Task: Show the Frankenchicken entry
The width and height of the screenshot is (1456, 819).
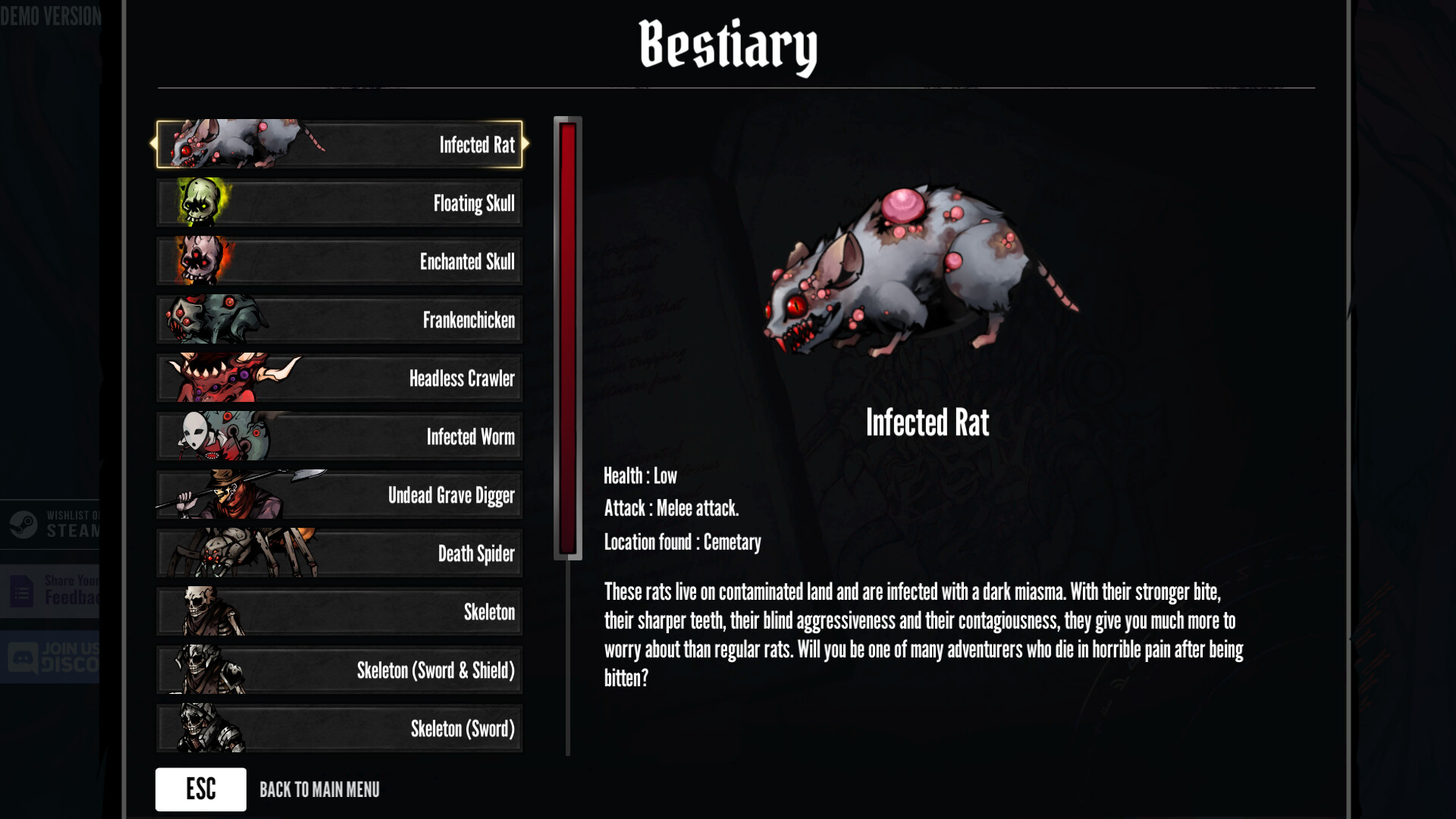Action: [x=339, y=320]
